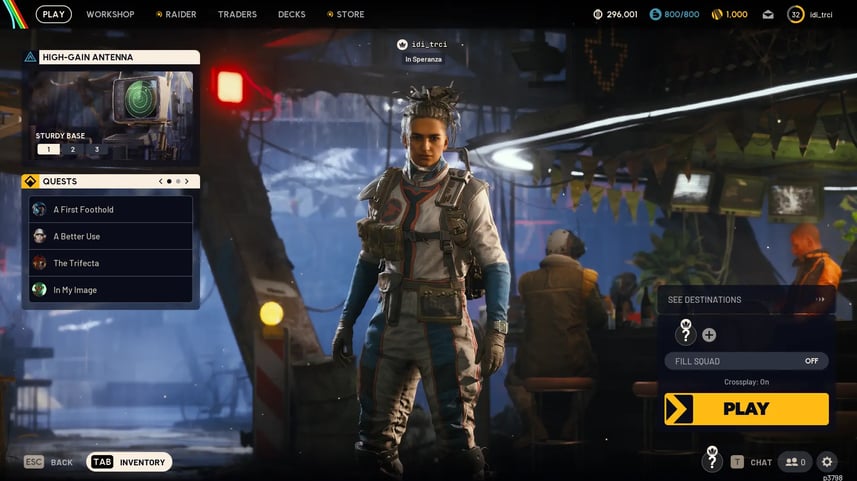Open the mail inbox envelope icon
Screen dimensions: 857x481
click(x=768, y=14)
